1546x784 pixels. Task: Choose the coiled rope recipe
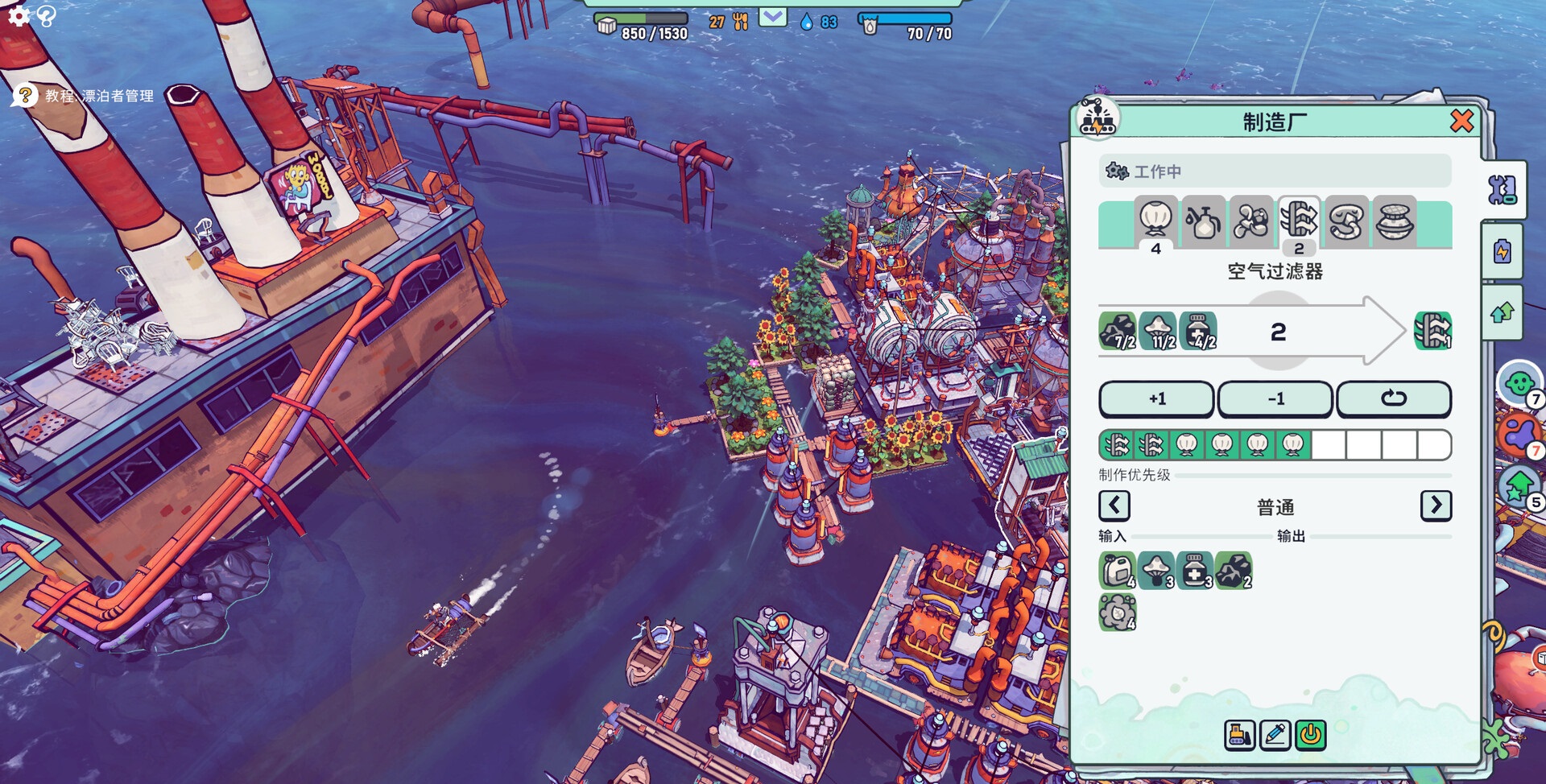click(1346, 220)
